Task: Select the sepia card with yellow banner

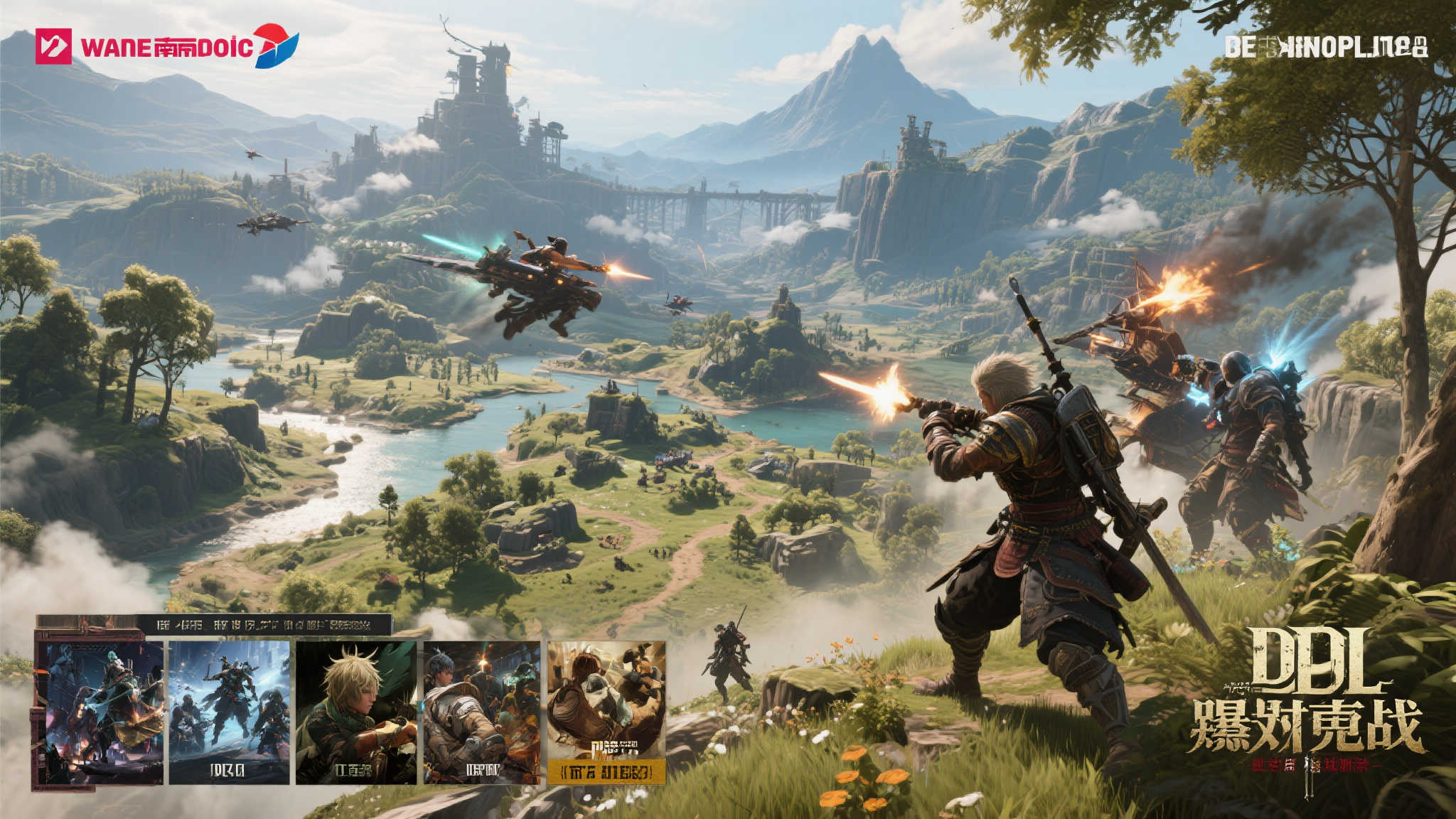Action: click(606, 711)
